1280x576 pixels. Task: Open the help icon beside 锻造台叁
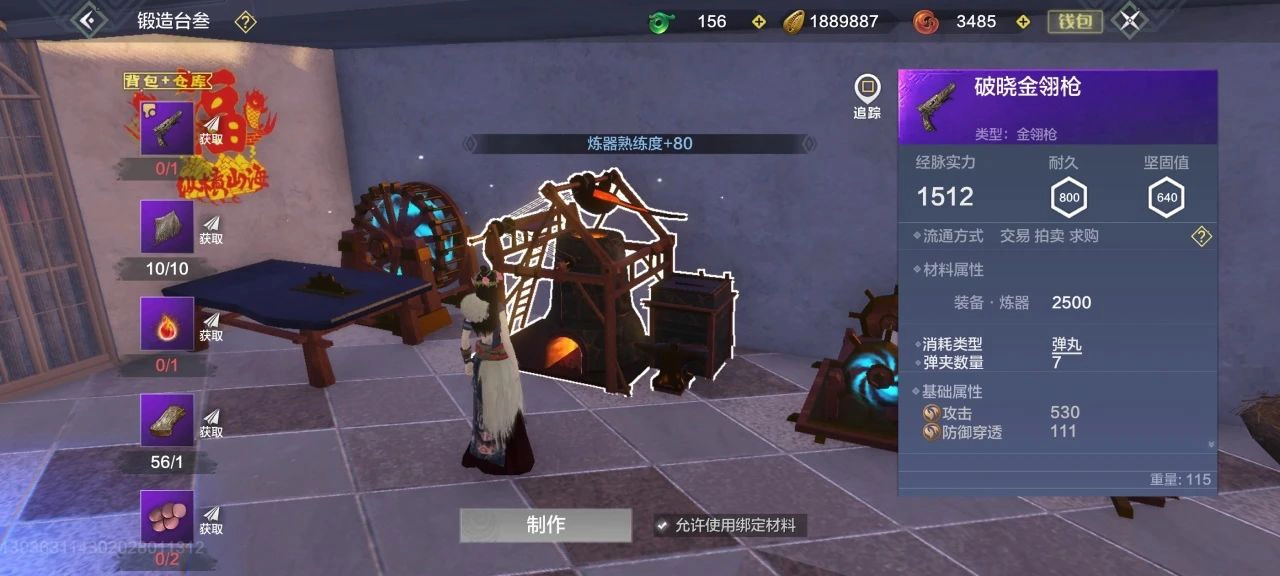[x=245, y=22]
